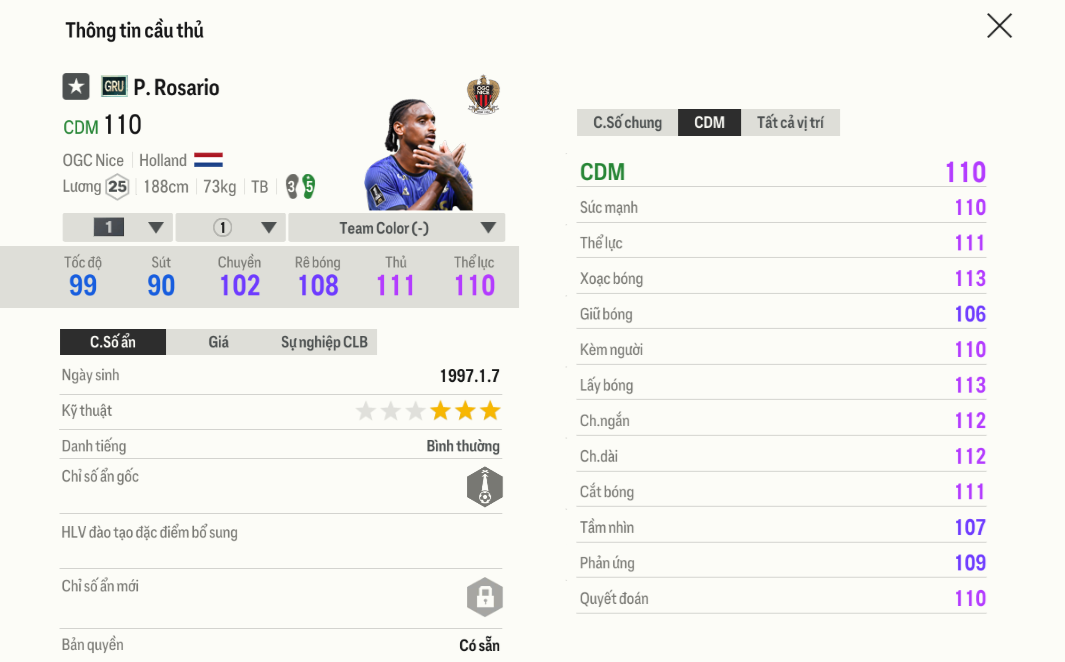Click the OGC Nice club crest

pyautogui.click(x=483, y=95)
